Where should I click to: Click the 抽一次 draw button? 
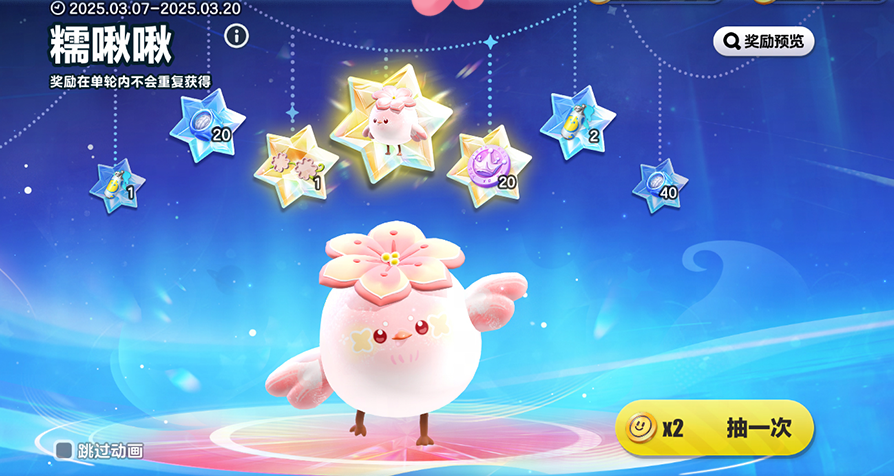tap(714, 428)
